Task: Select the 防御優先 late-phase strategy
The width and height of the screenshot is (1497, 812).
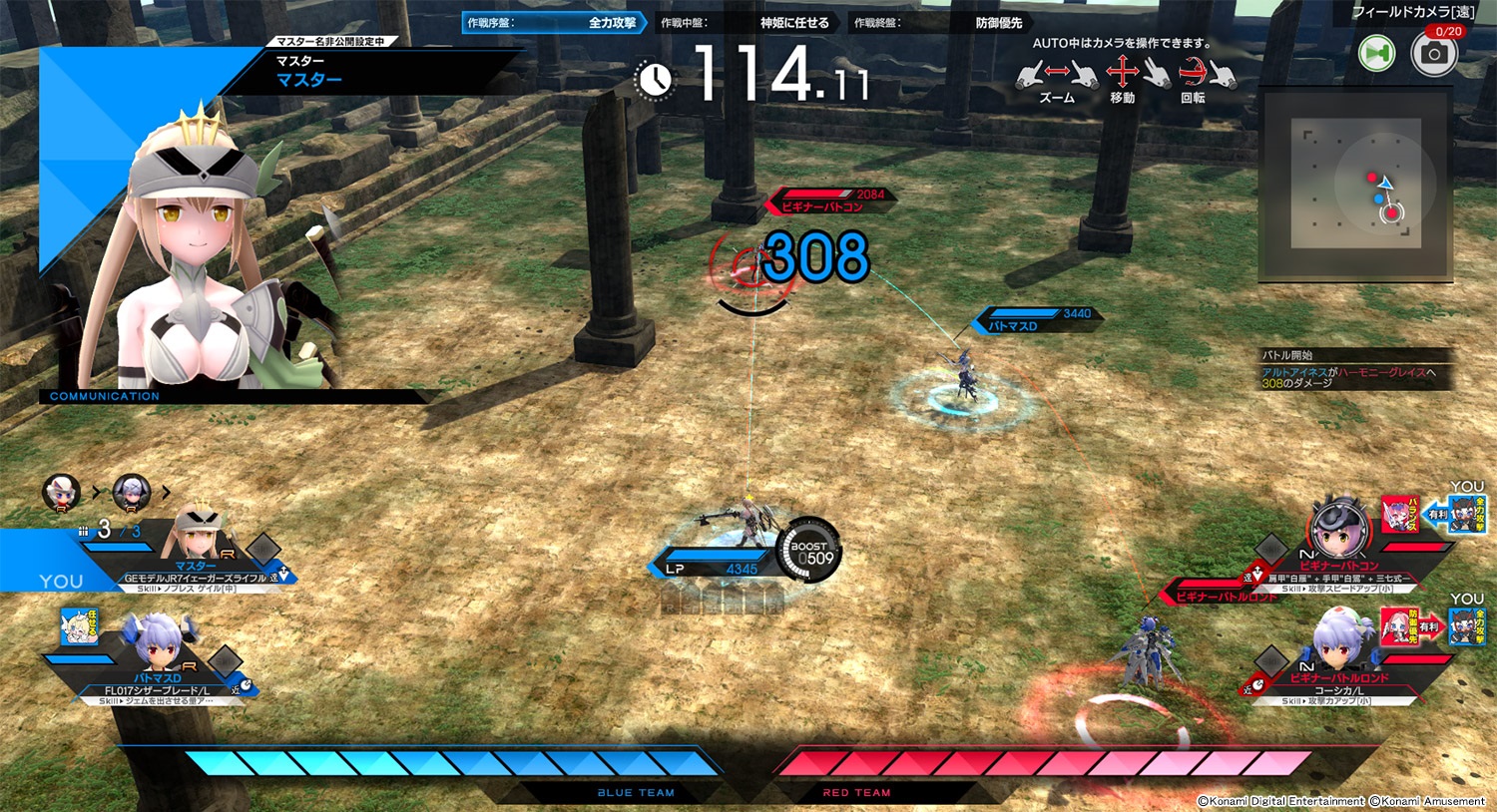Action: 939,23
